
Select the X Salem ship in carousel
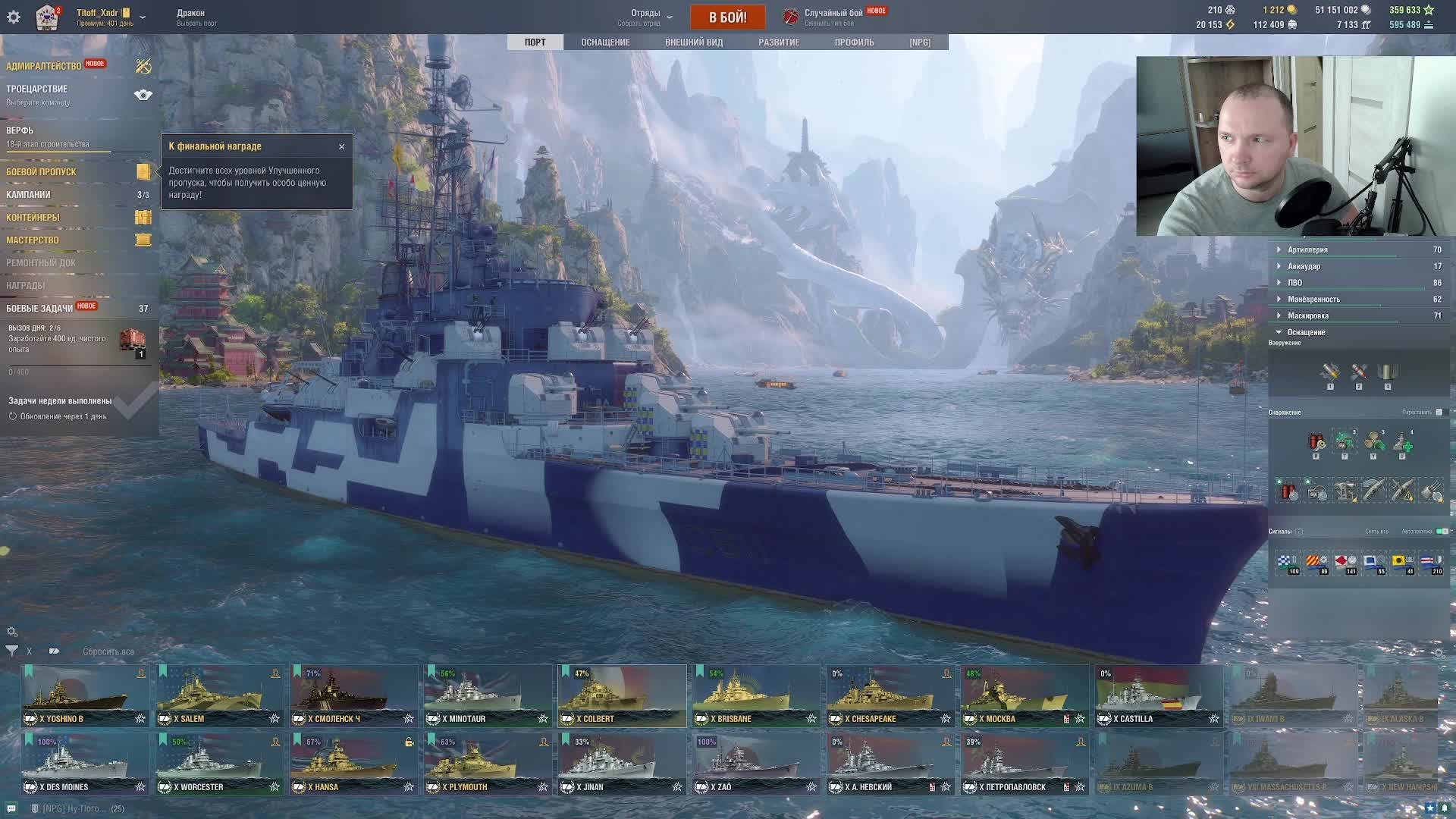pyautogui.click(x=218, y=696)
